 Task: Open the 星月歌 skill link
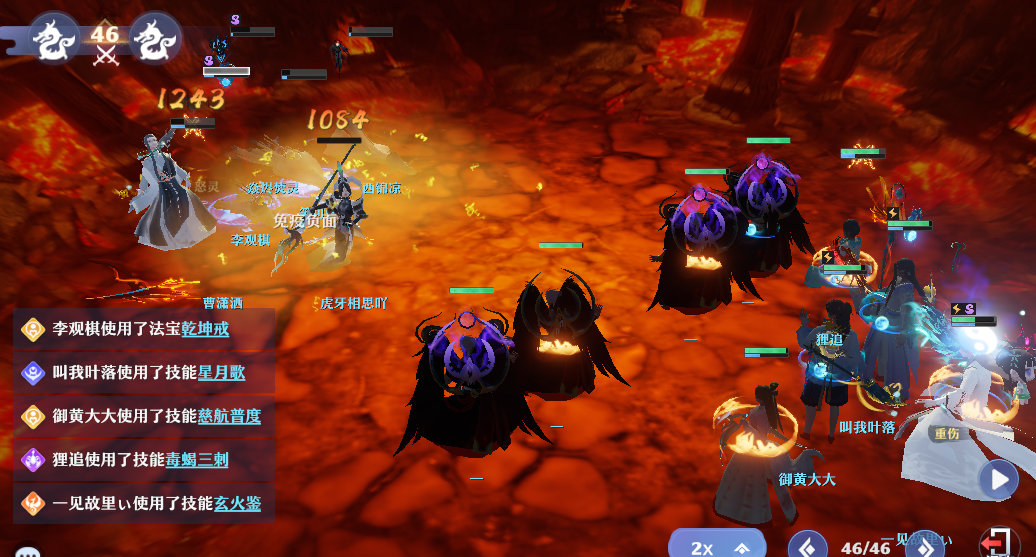(x=220, y=373)
